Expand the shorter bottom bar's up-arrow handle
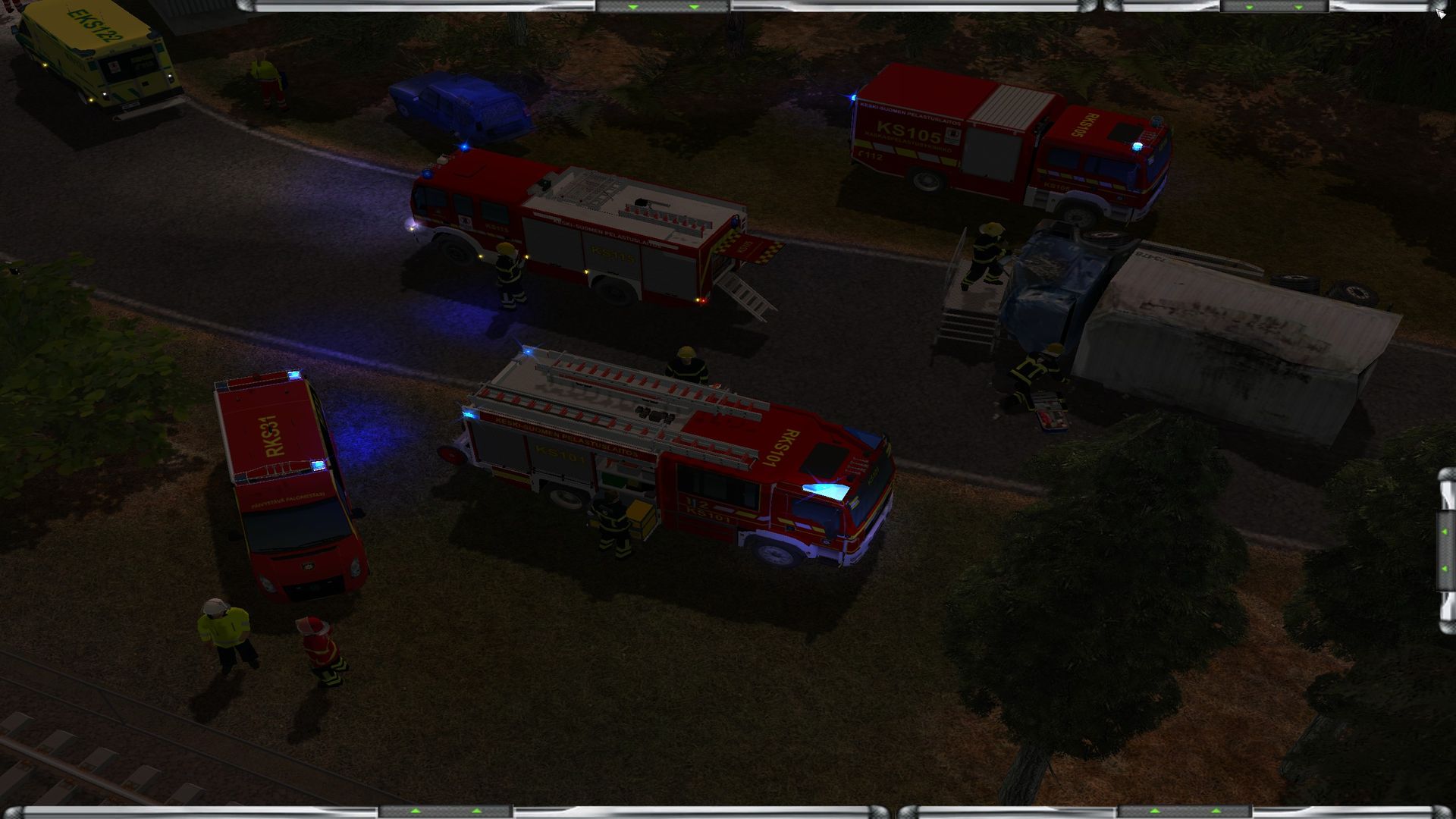The image size is (1456, 819). [1185, 812]
